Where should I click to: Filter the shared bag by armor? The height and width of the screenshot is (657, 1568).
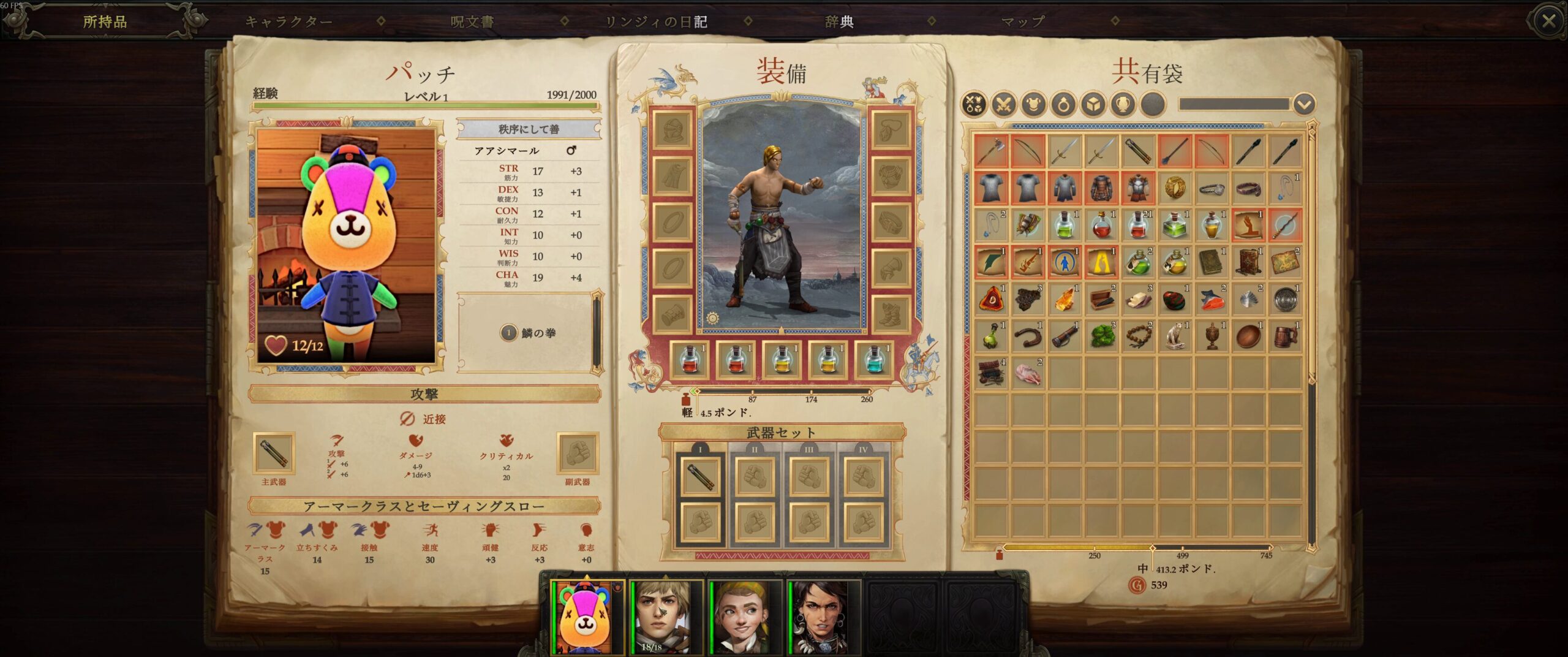1034,105
